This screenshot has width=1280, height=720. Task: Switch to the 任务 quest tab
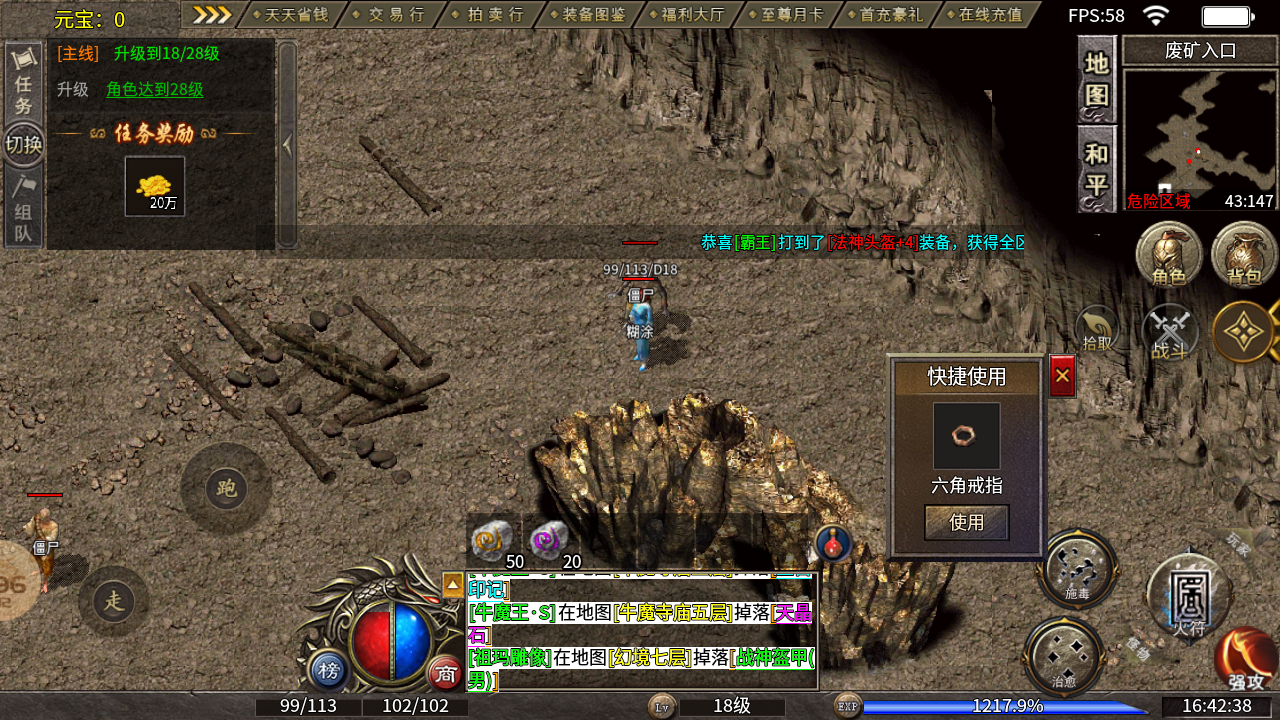23,83
